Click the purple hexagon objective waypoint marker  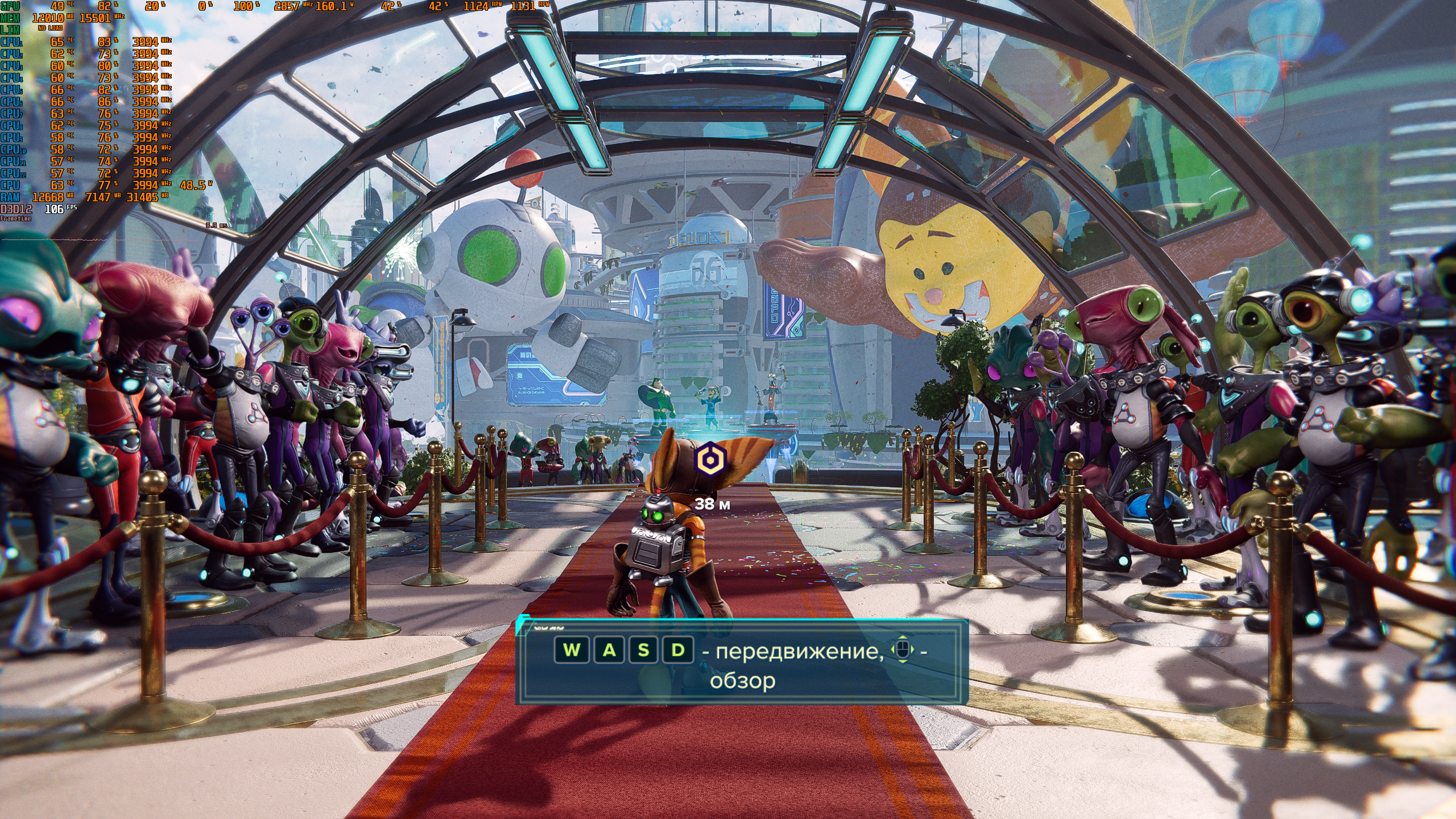711,459
